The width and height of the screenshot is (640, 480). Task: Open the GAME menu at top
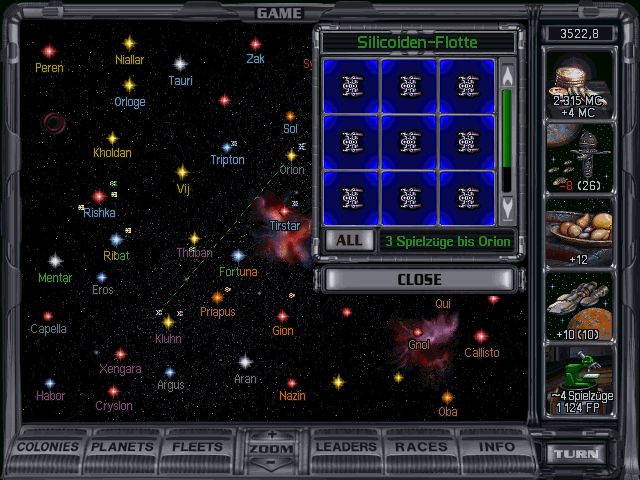[x=279, y=13]
